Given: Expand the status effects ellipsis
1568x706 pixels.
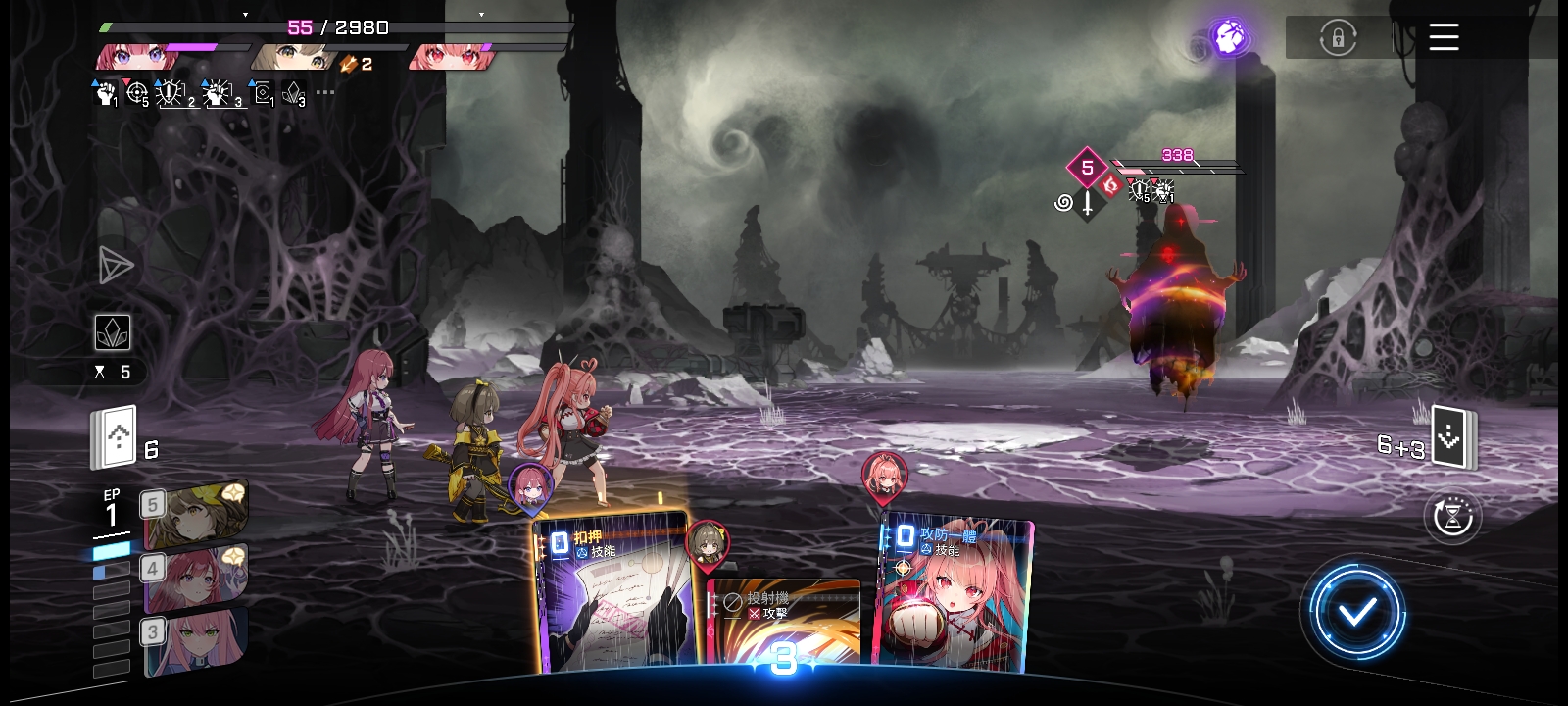Looking at the screenshot, I should (325, 93).
